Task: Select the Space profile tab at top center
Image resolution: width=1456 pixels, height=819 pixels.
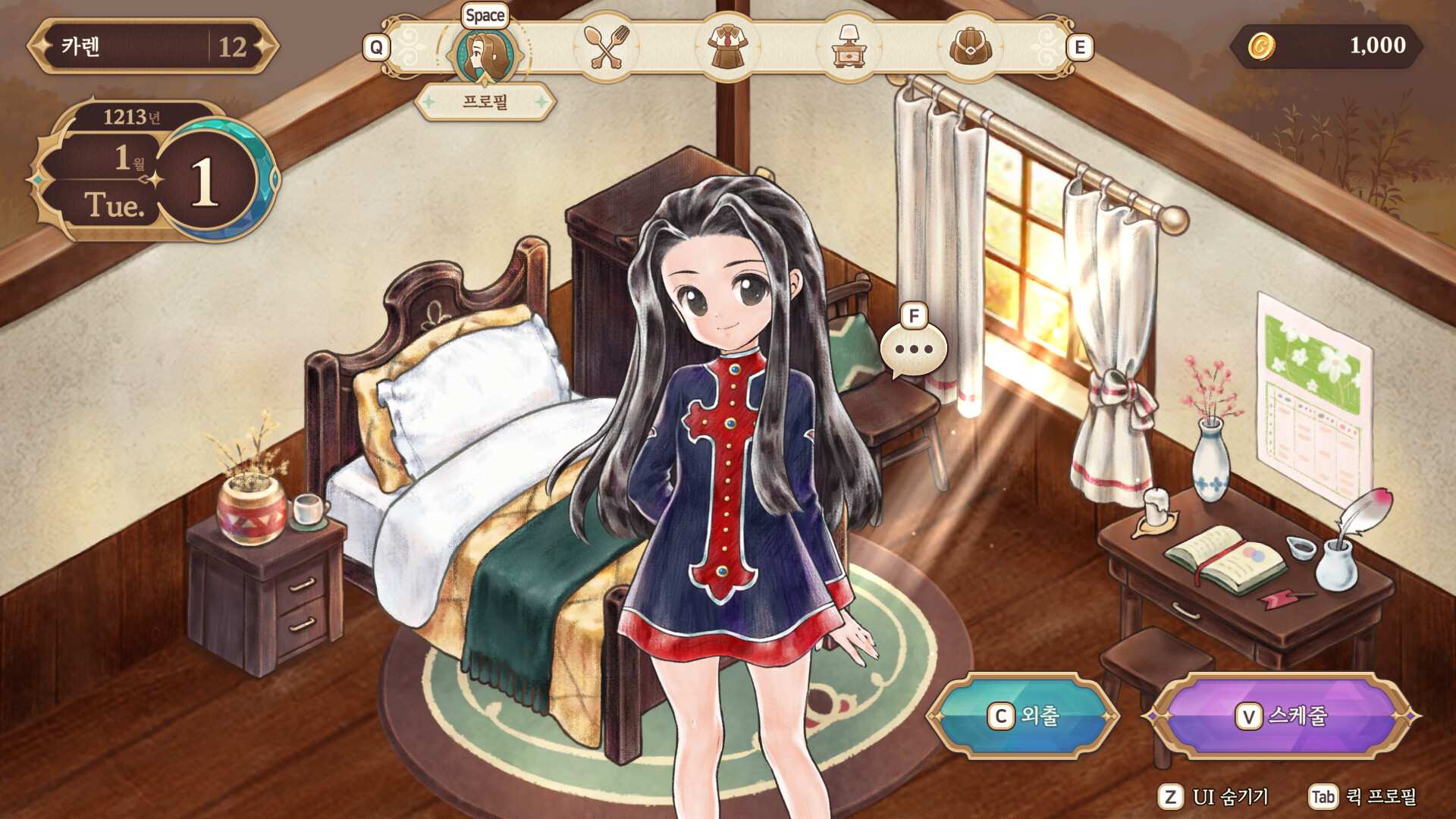Action: click(485, 15)
